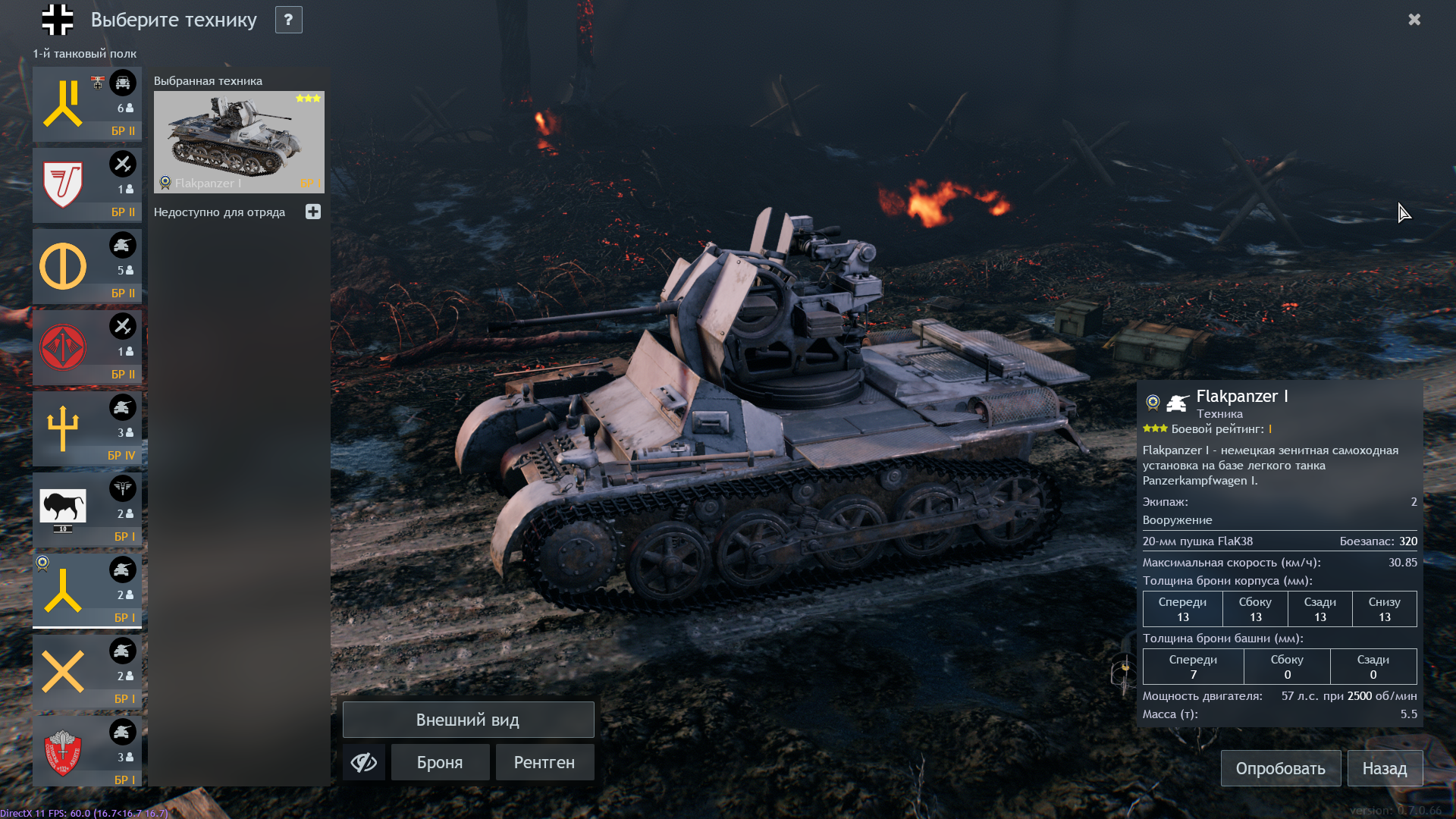Select the white bison emblem squad
The image size is (1456, 819).
click(86, 510)
